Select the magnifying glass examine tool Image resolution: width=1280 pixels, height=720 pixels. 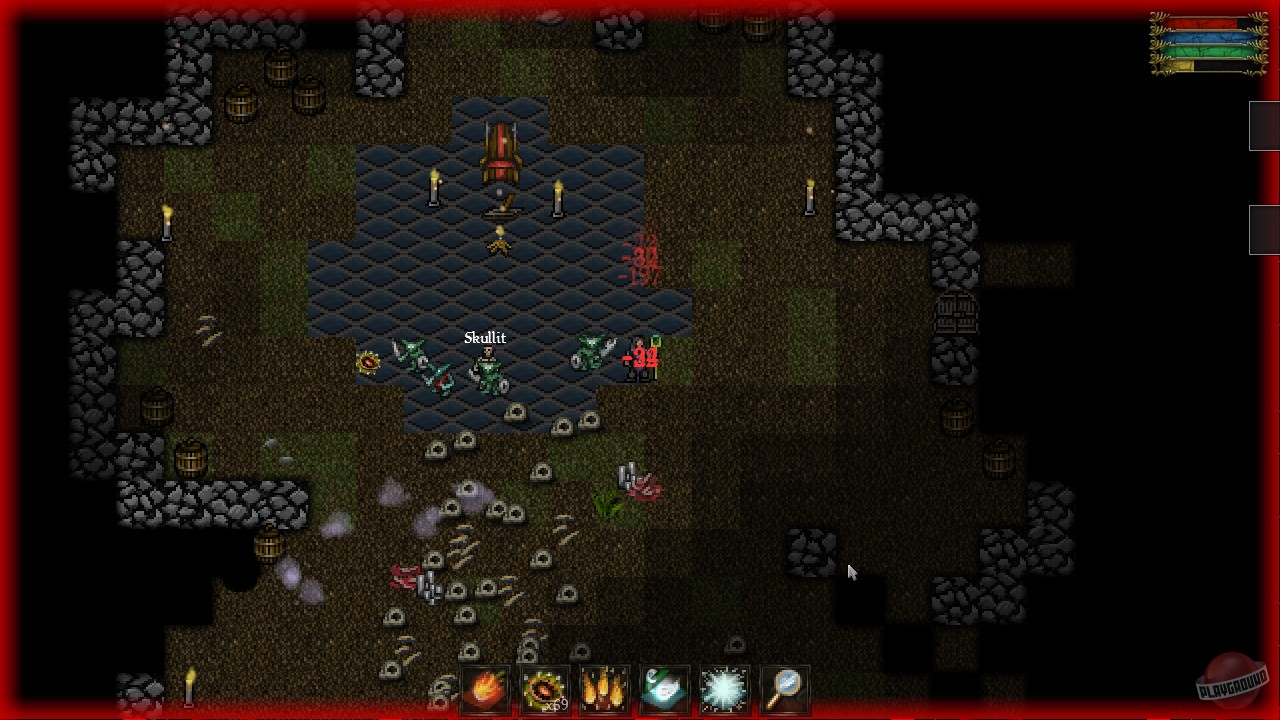(x=785, y=688)
